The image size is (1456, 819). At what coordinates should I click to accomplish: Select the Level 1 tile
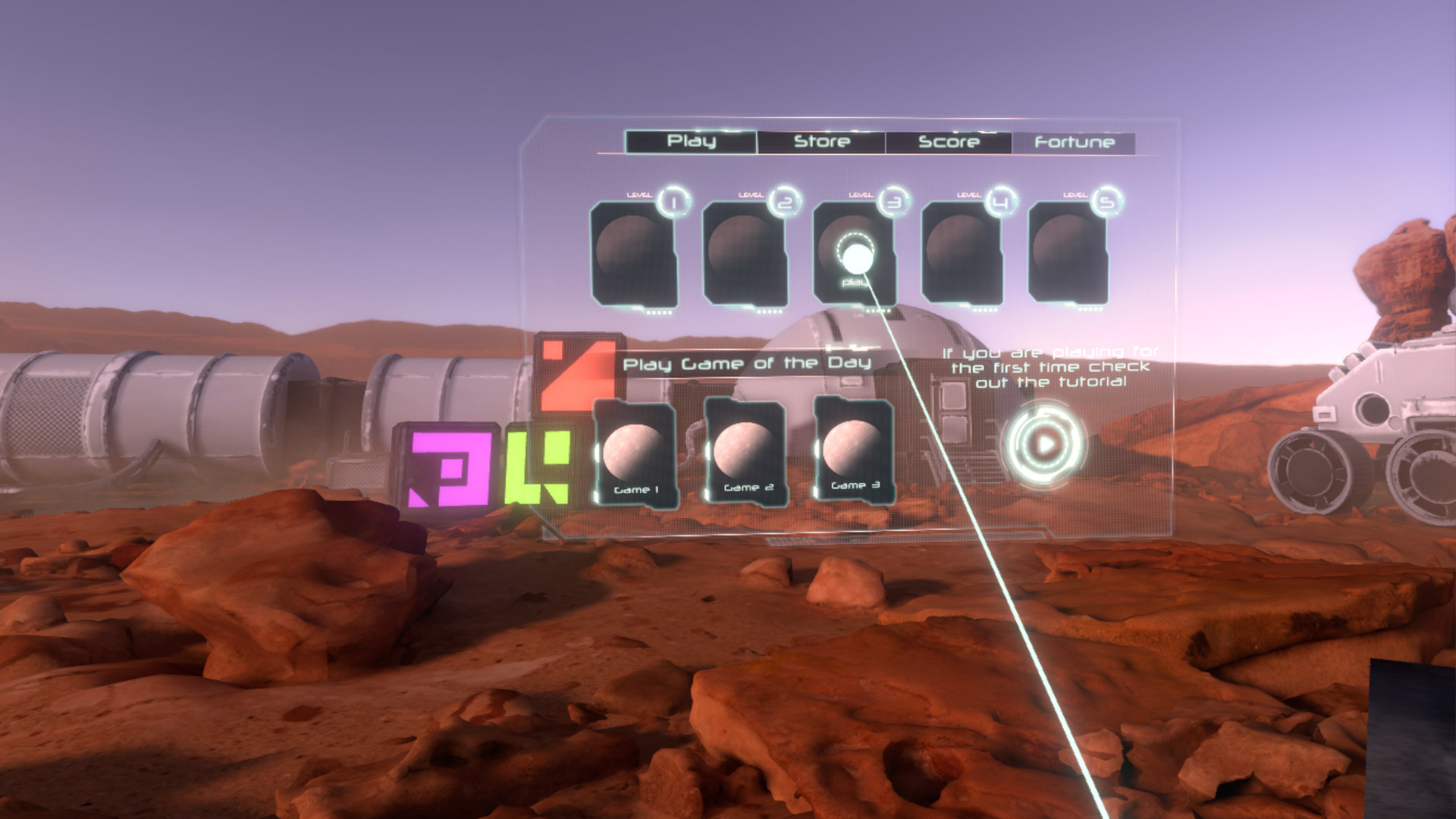click(x=633, y=253)
